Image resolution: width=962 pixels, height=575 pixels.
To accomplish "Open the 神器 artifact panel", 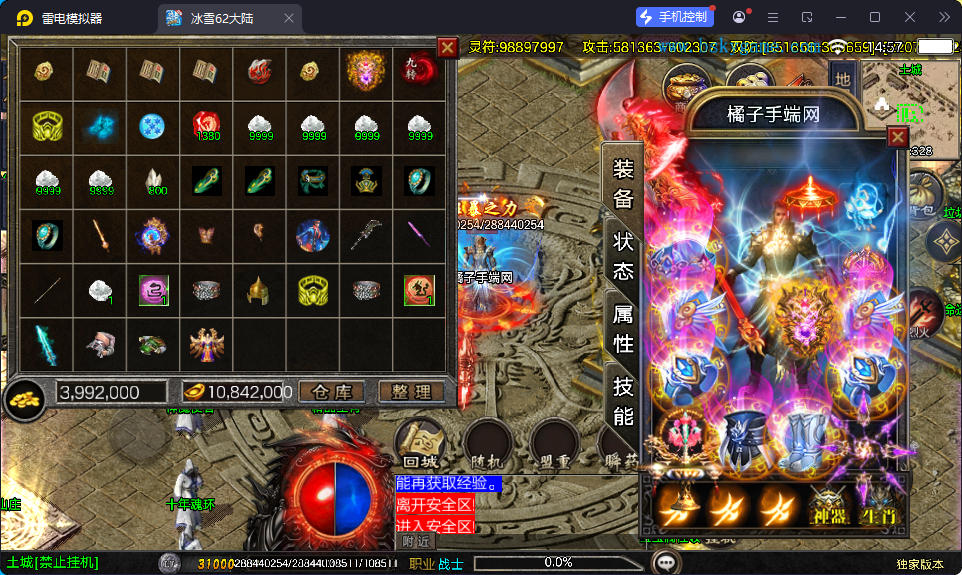I will (x=828, y=507).
